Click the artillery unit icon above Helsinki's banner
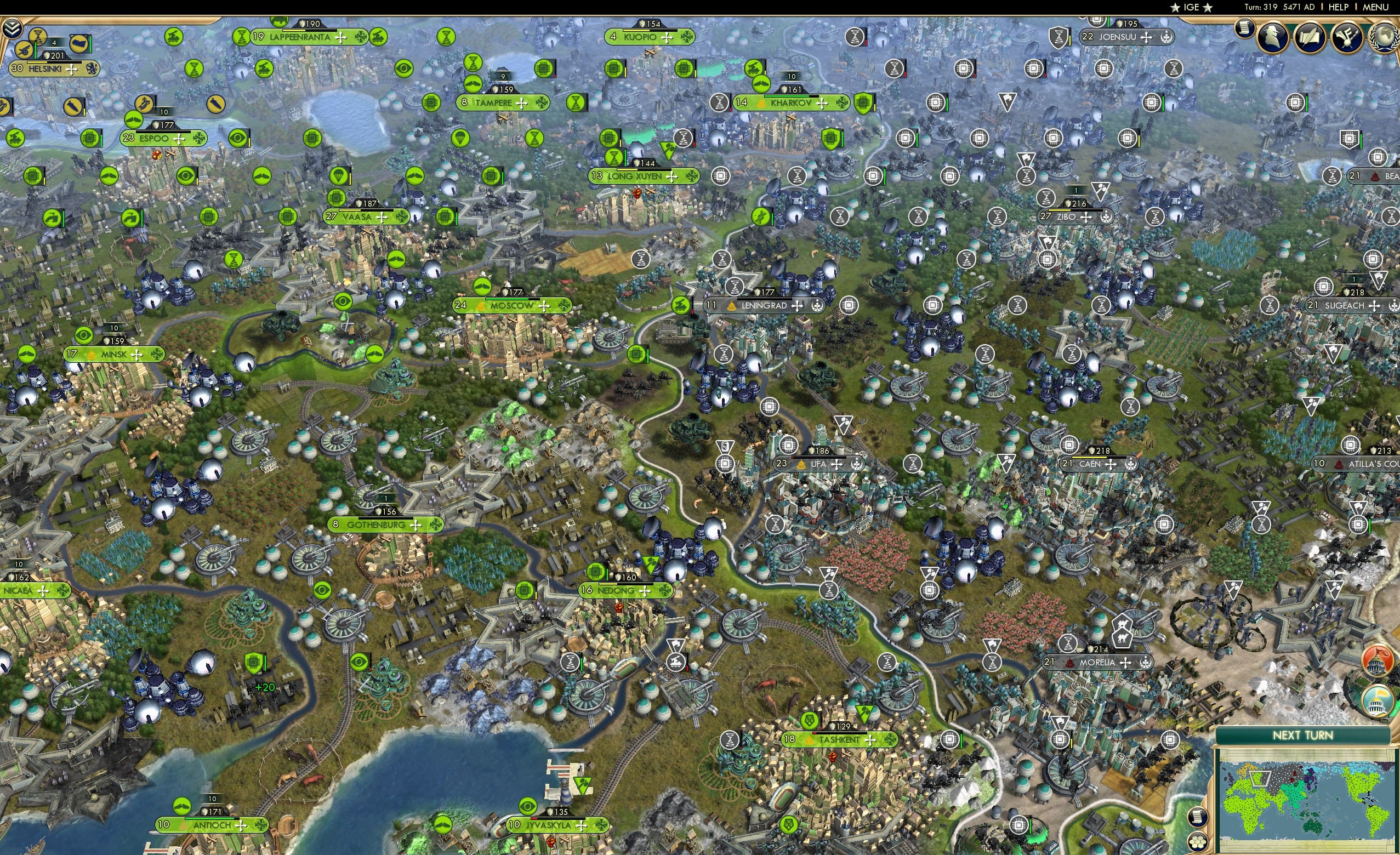This screenshot has width=1400, height=855. coord(25,50)
